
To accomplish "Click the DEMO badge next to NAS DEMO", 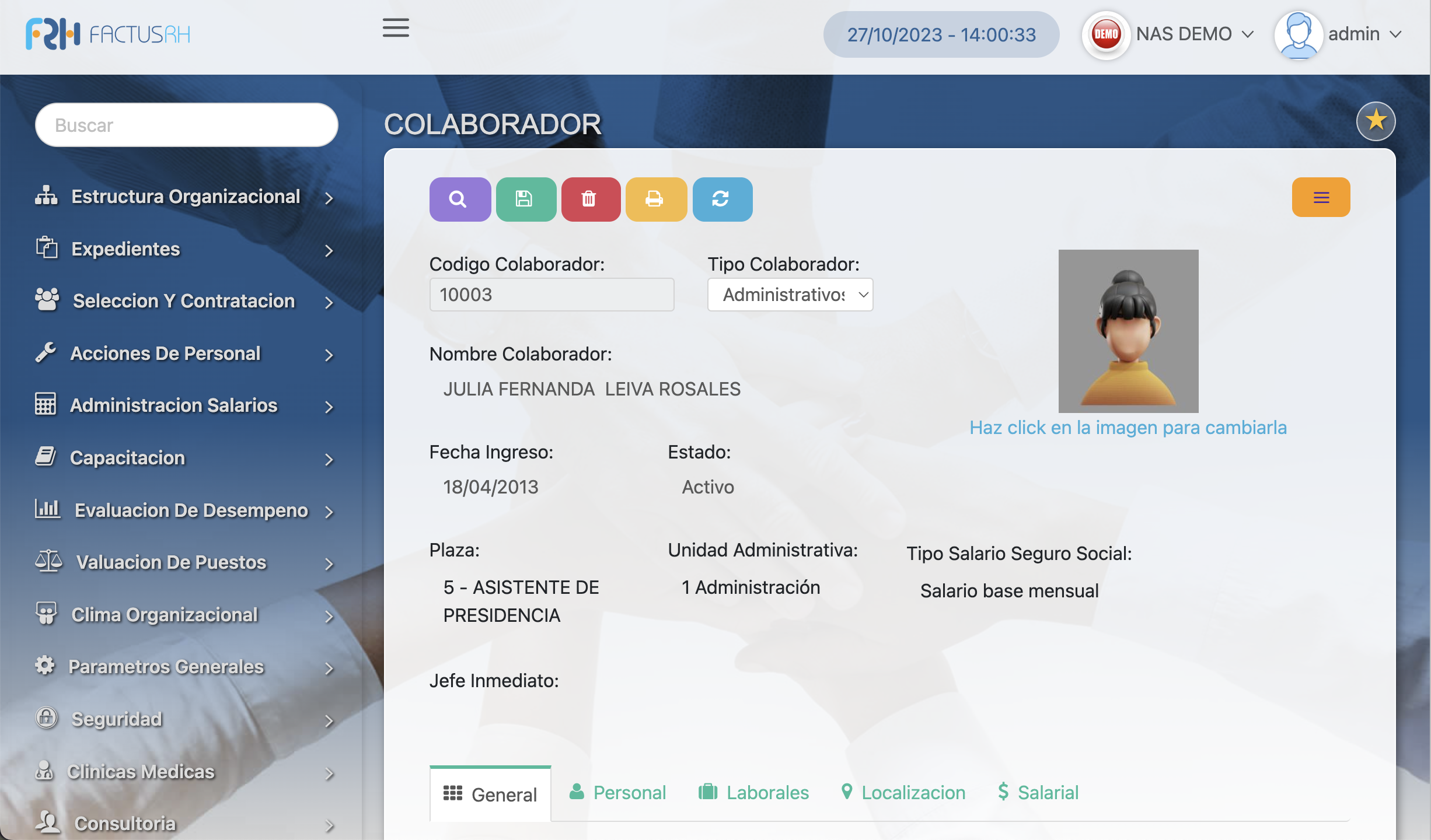I will point(1105,34).
